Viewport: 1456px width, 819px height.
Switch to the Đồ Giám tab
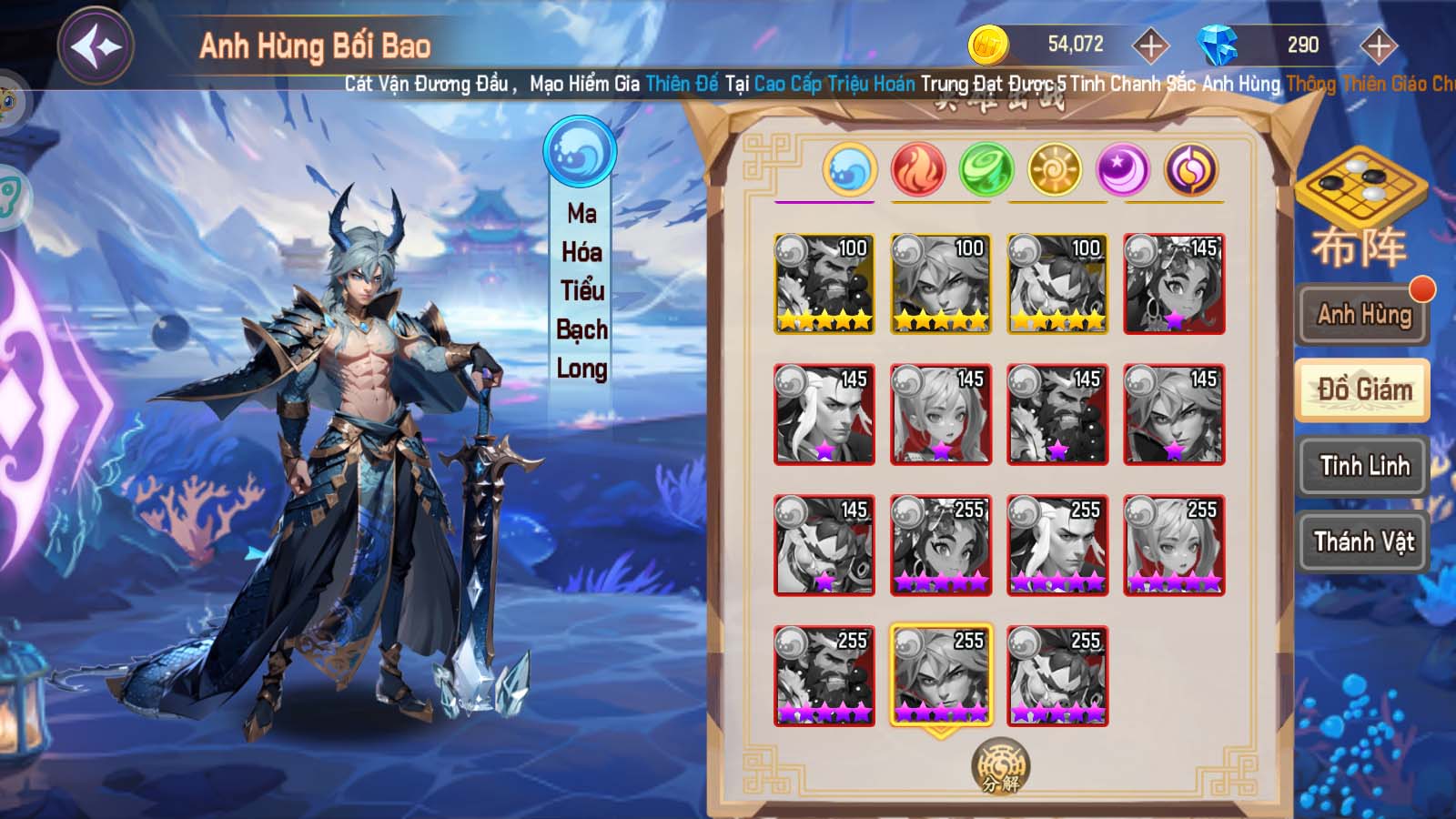point(1363,390)
